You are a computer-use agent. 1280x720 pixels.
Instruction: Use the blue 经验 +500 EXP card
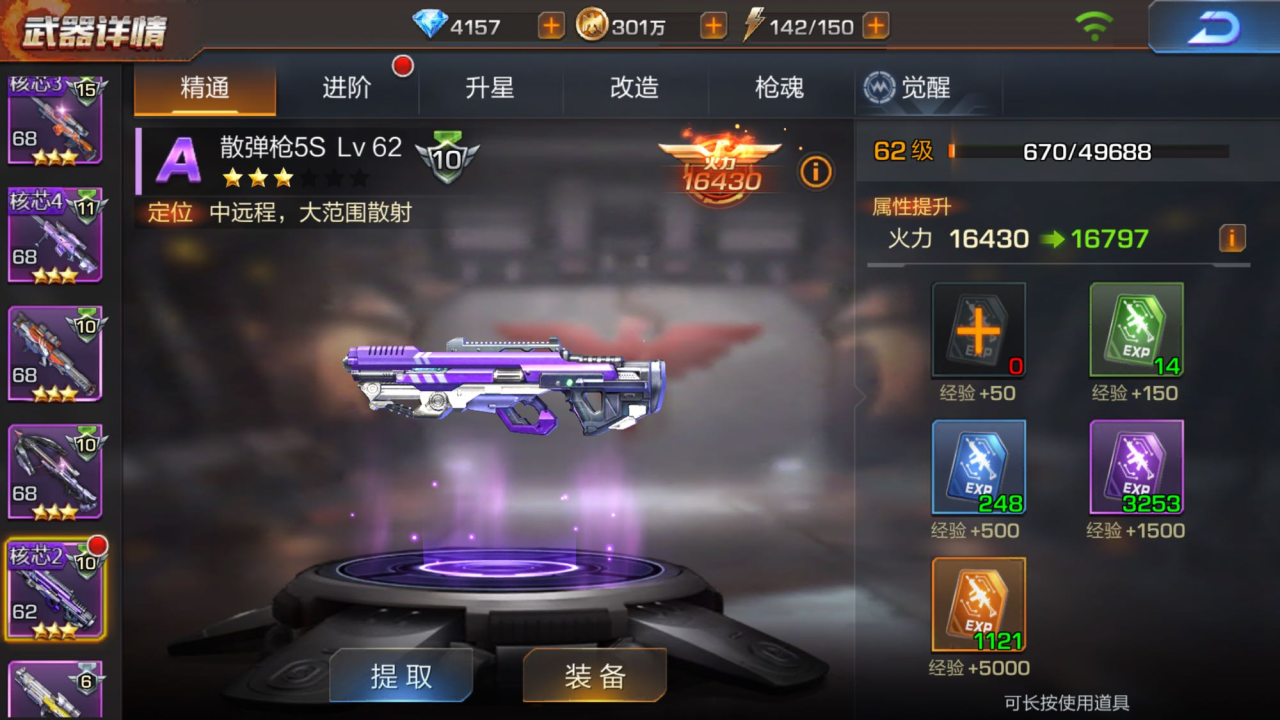pyautogui.click(x=979, y=467)
